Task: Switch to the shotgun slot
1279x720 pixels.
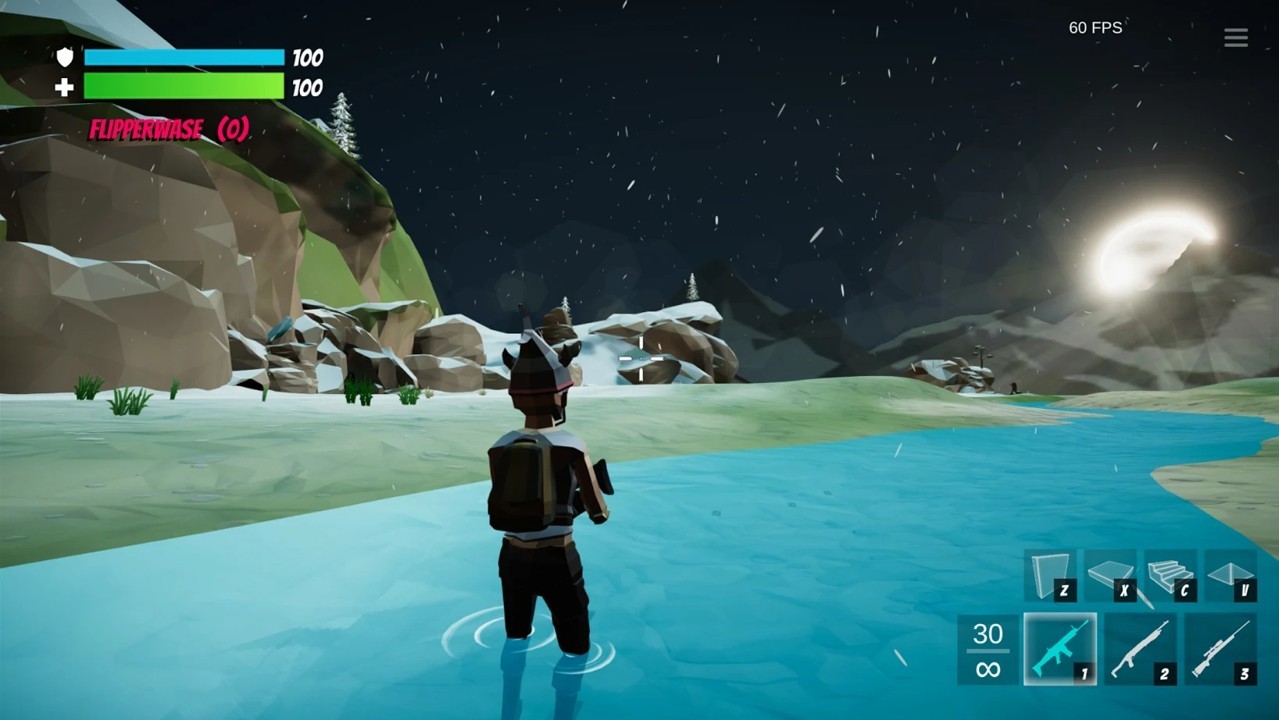Action: click(x=1140, y=649)
